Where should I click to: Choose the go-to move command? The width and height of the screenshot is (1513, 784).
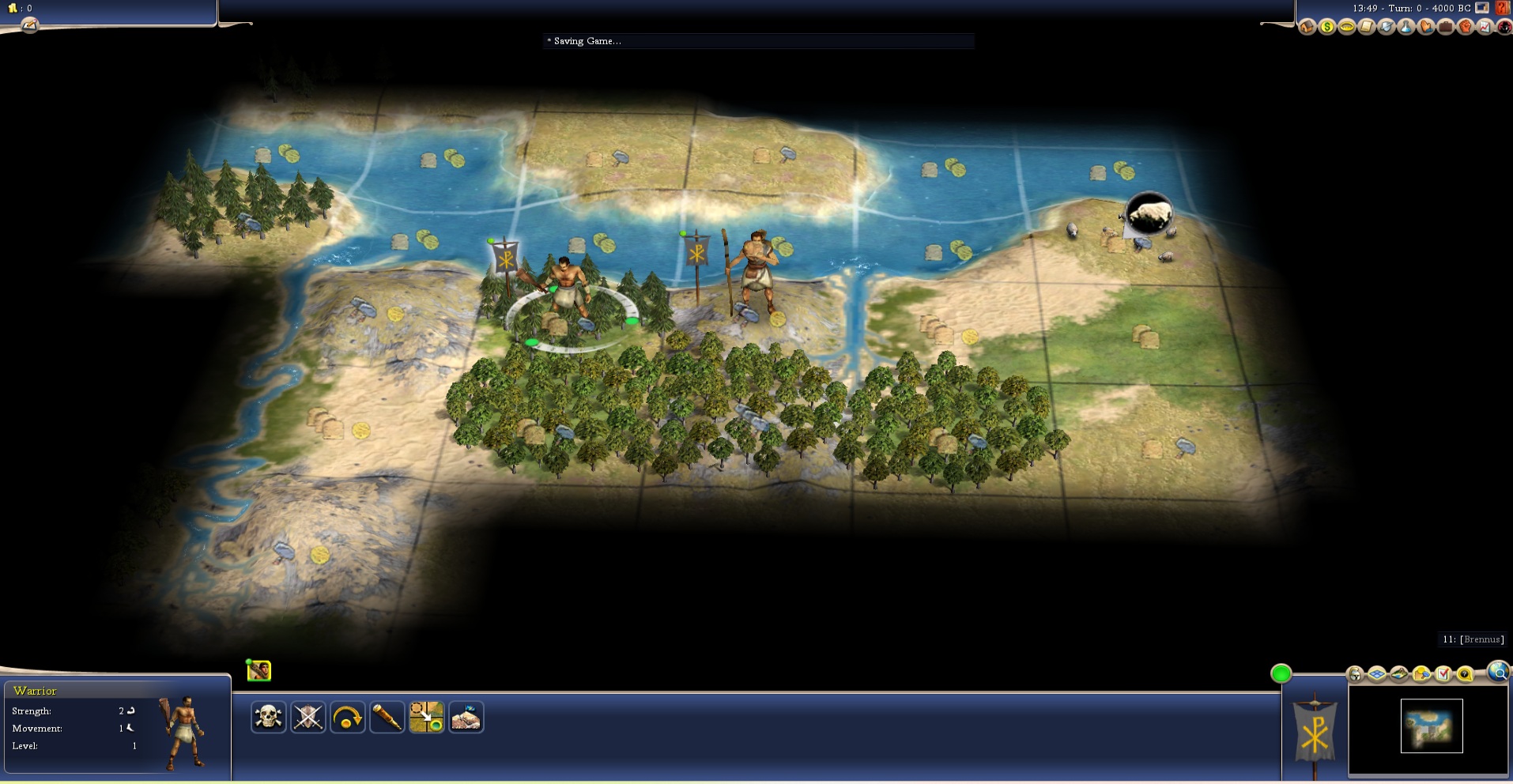tap(427, 718)
